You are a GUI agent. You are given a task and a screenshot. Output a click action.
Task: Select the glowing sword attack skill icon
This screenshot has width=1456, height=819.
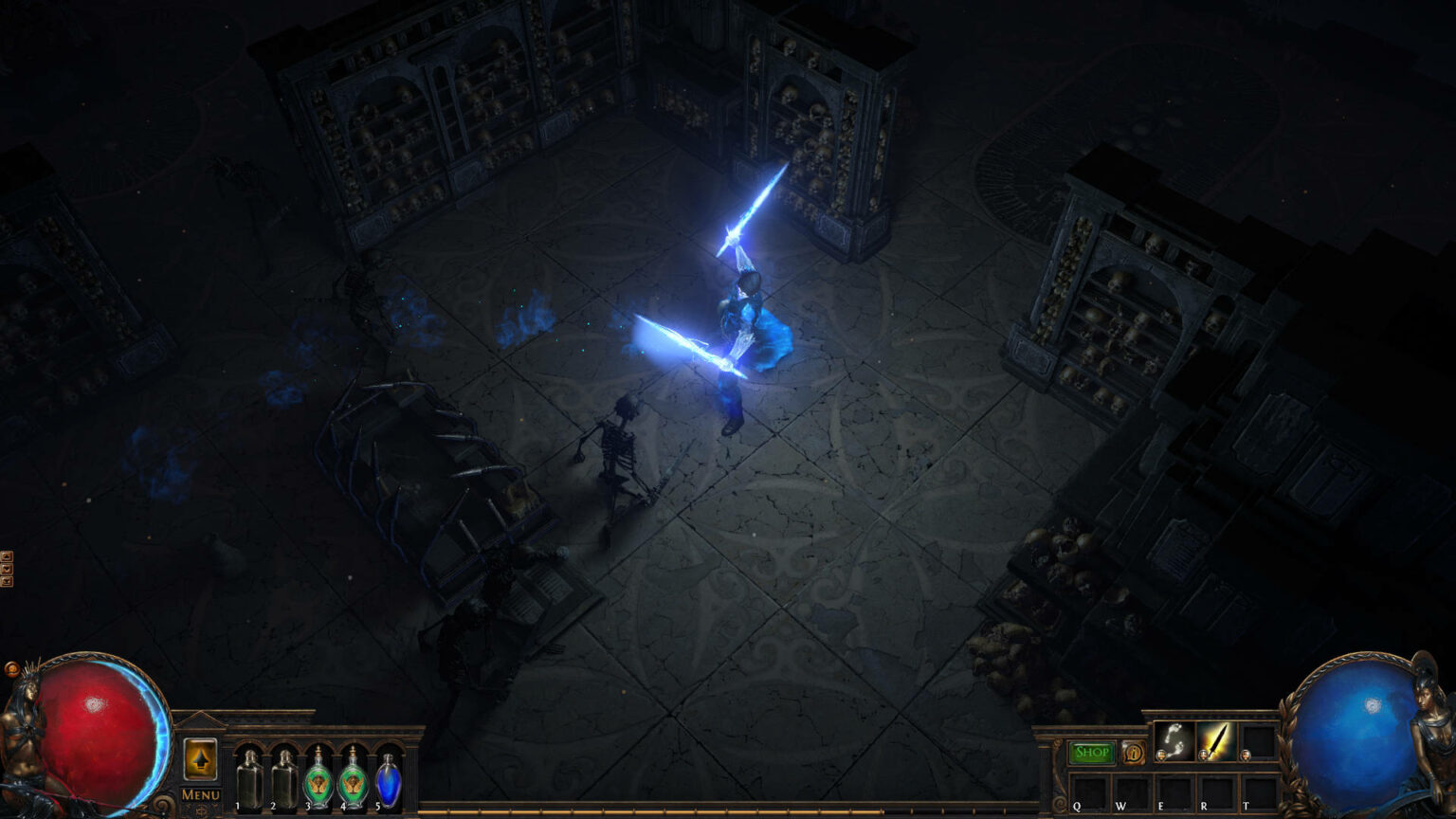click(1218, 739)
